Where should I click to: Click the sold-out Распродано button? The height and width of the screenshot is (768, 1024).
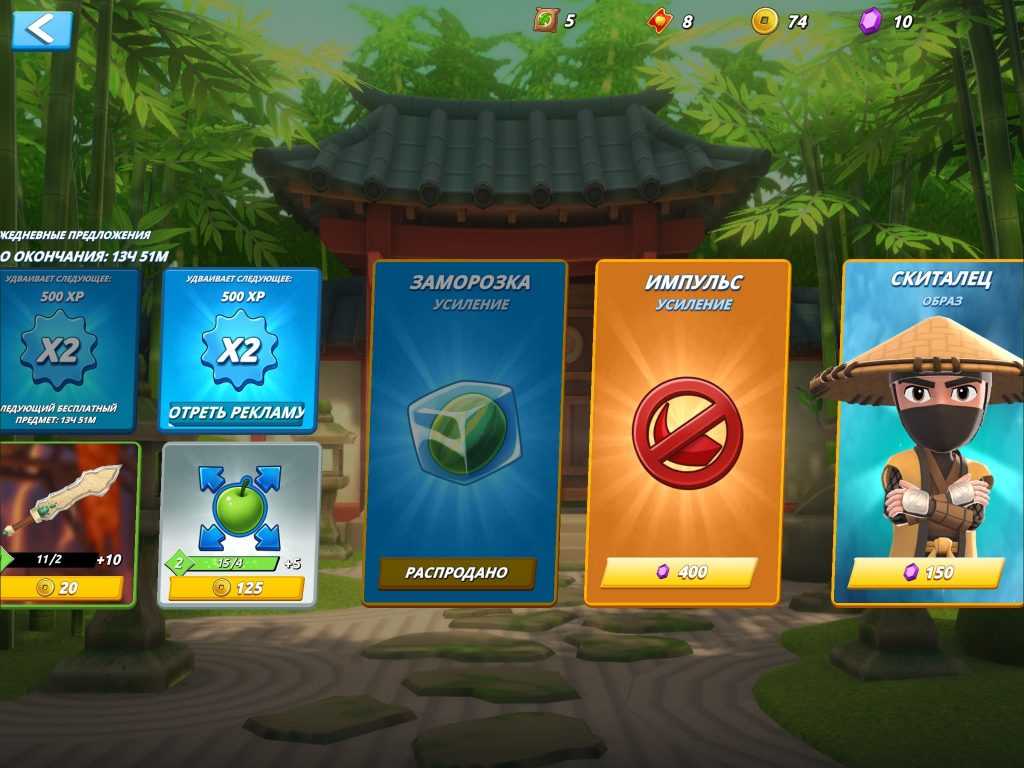pyautogui.click(x=456, y=573)
